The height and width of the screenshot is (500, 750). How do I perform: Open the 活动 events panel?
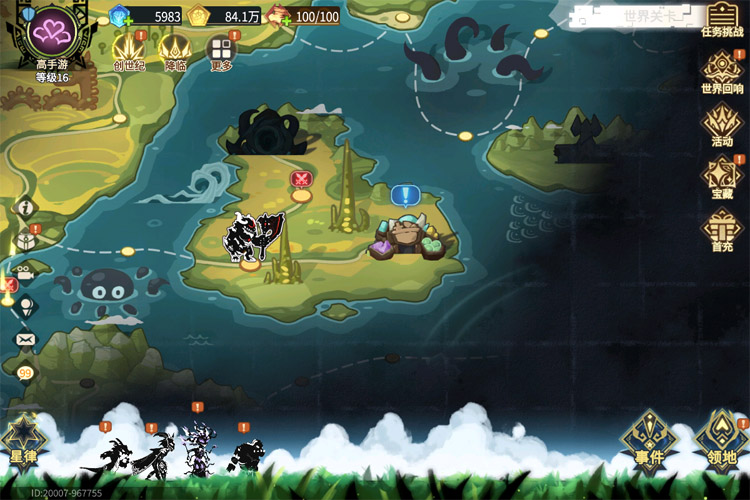tap(722, 125)
